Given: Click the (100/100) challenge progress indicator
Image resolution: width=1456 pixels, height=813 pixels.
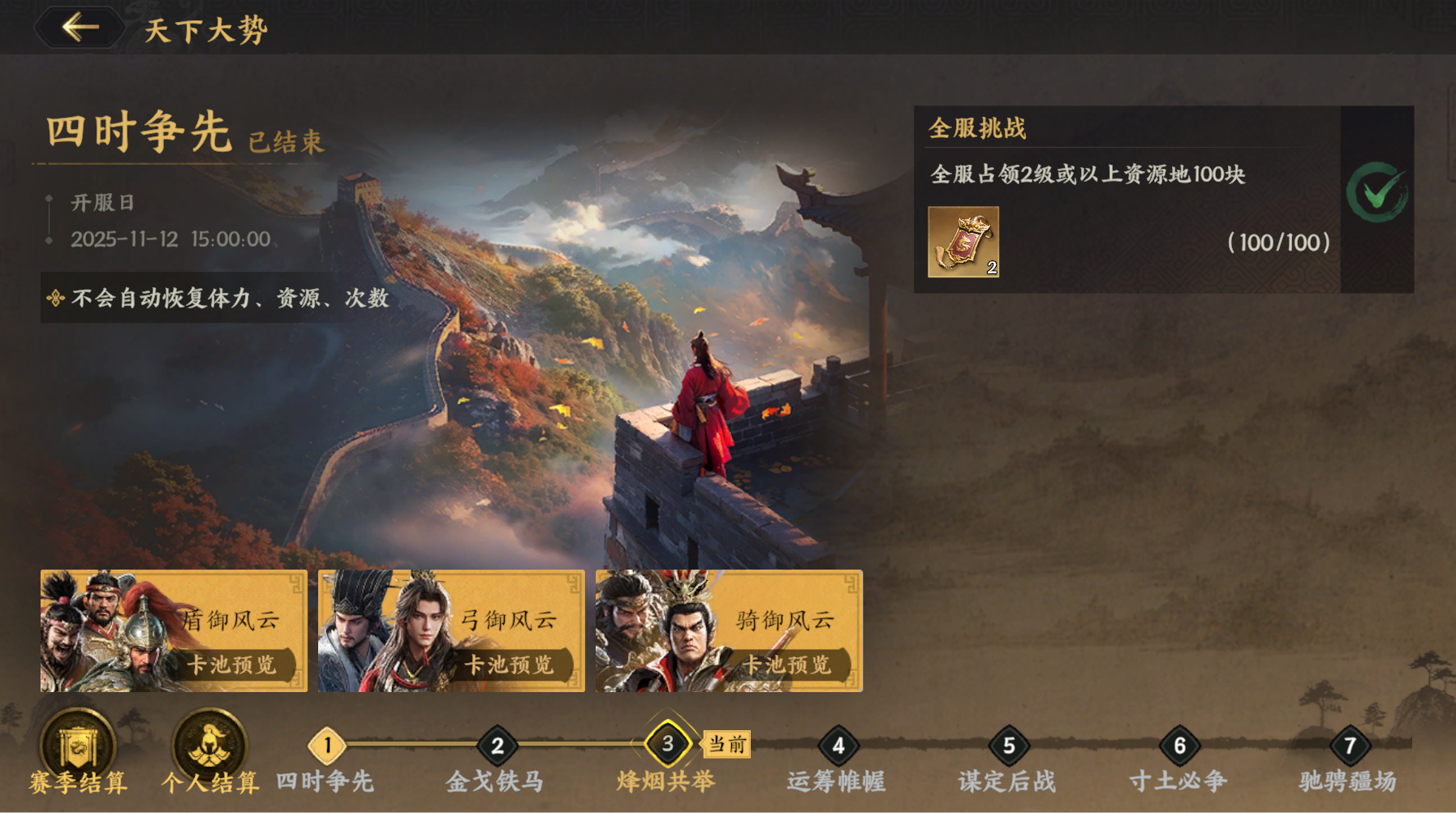Looking at the screenshot, I should (x=1277, y=243).
